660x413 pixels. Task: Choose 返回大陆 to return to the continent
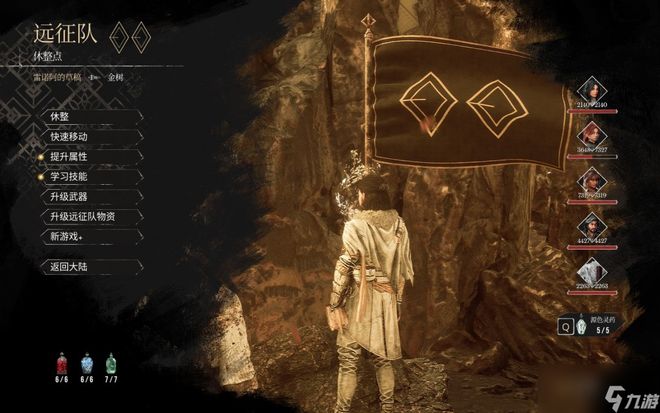coord(68,266)
